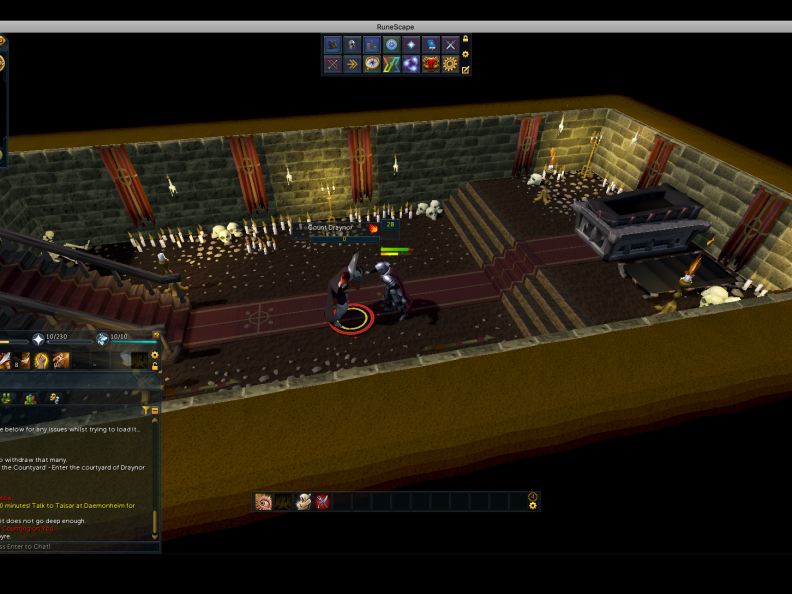The height and width of the screenshot is (594, 792).
Task: Activate the crossed tools red ability
Action: click(323, 501)
